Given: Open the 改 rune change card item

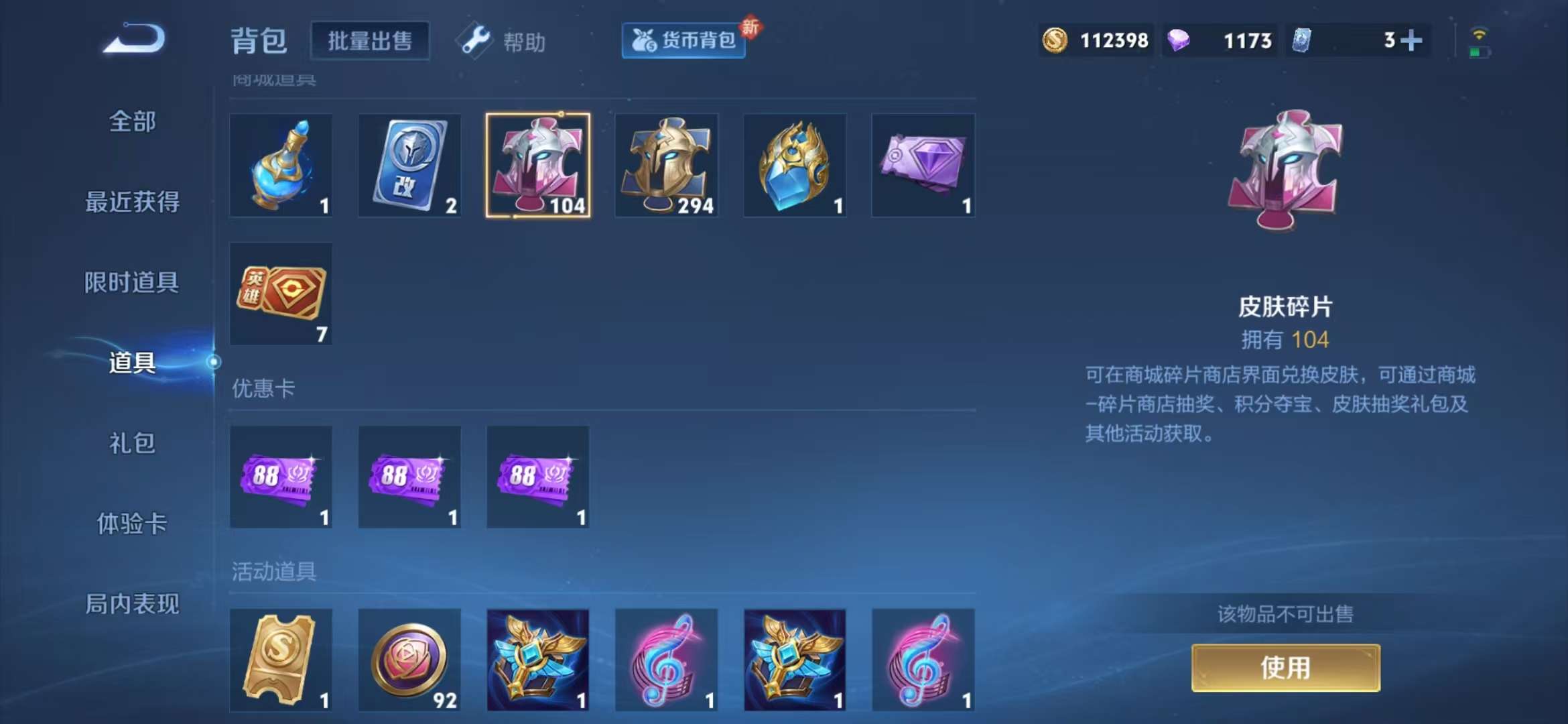Looking at the screenshot, I should point(409,166).
